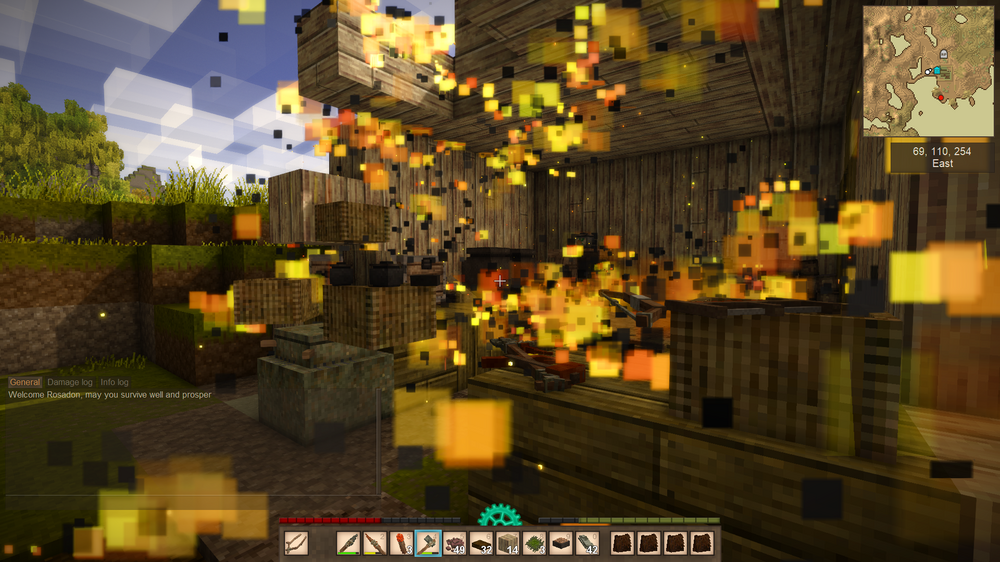Choose hotbar slot 2 with the pointed tool
This screenshot has height=562, width=1000.
click(x=375, y=544)
